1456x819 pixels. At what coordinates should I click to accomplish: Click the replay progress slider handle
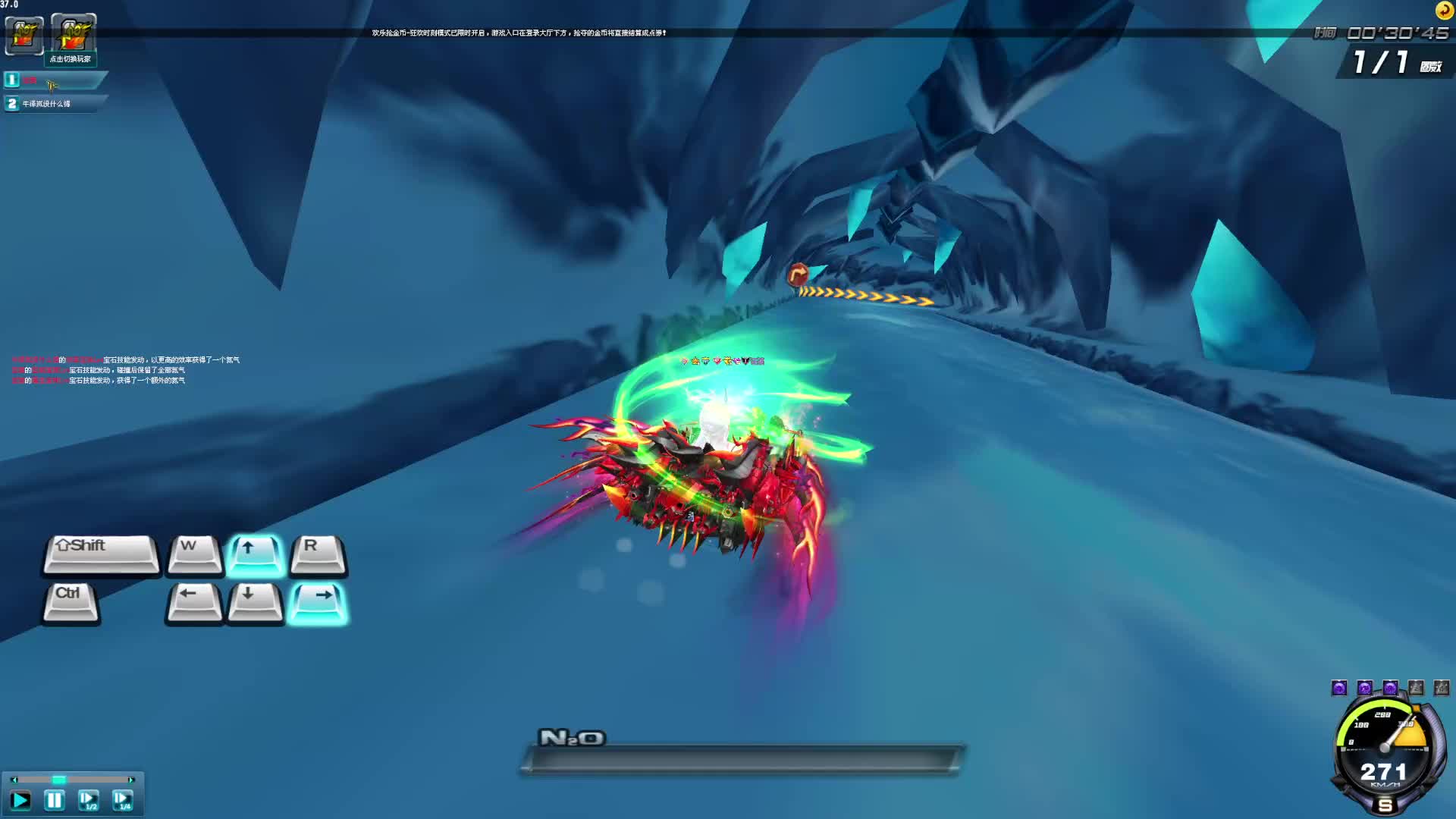[58, 780]
